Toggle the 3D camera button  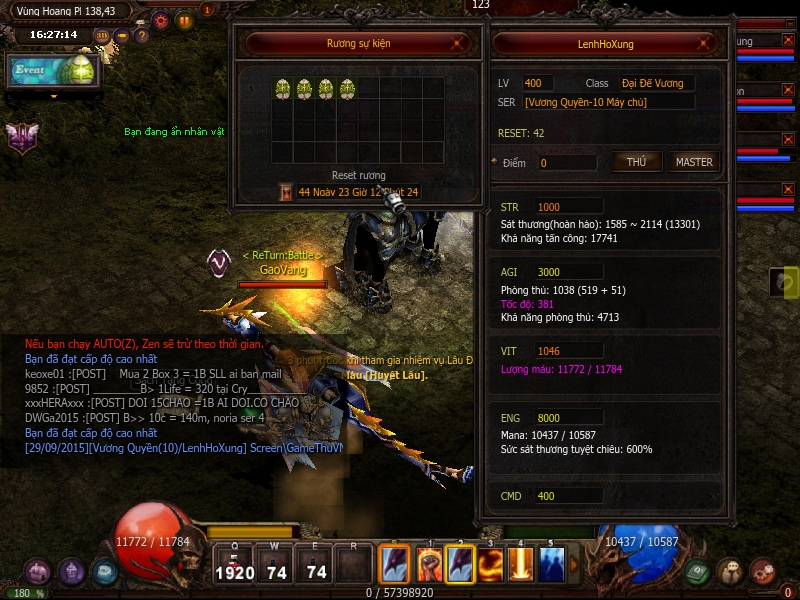point(102,36)
